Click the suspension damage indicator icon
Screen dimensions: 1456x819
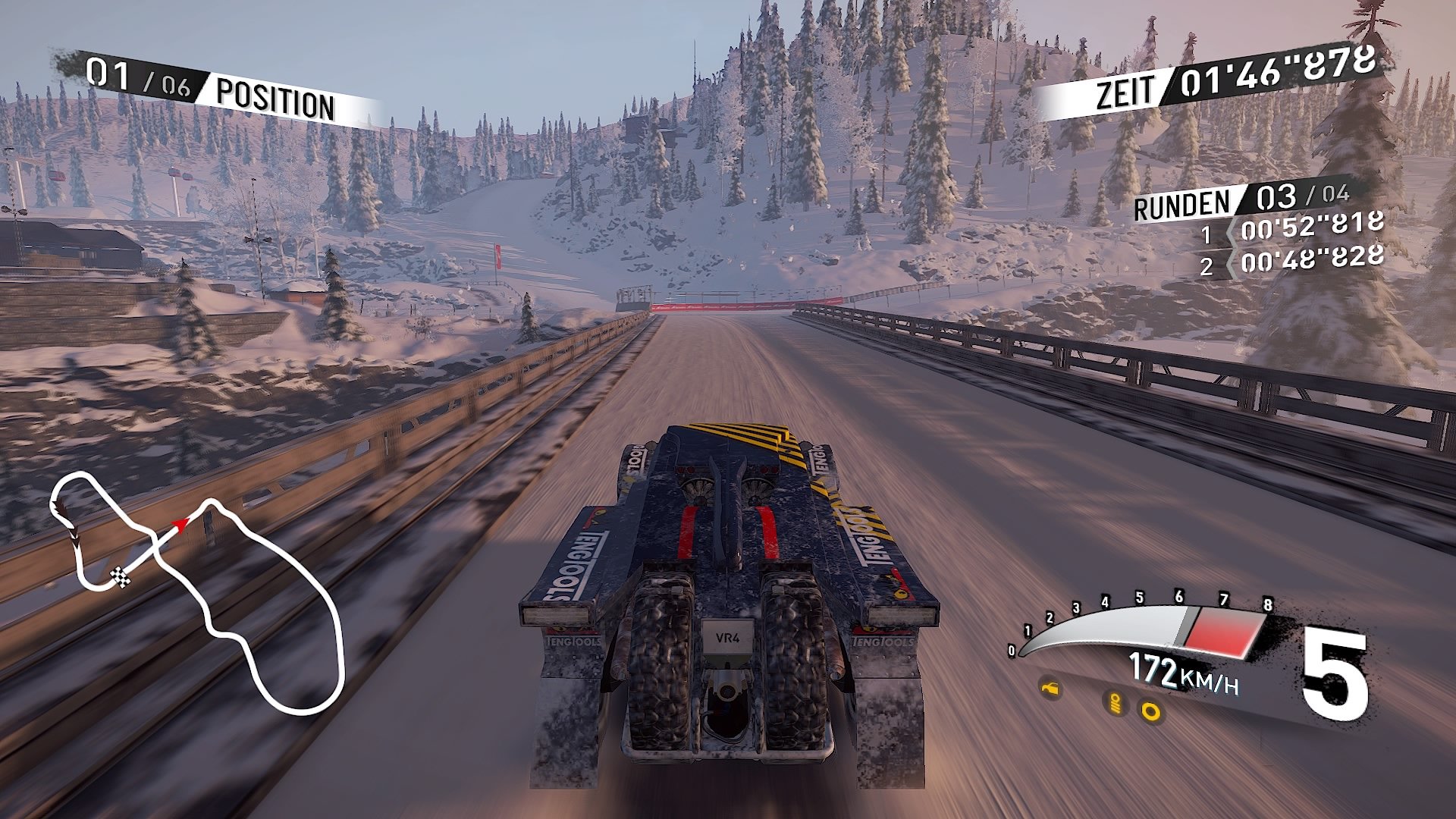1116,704
